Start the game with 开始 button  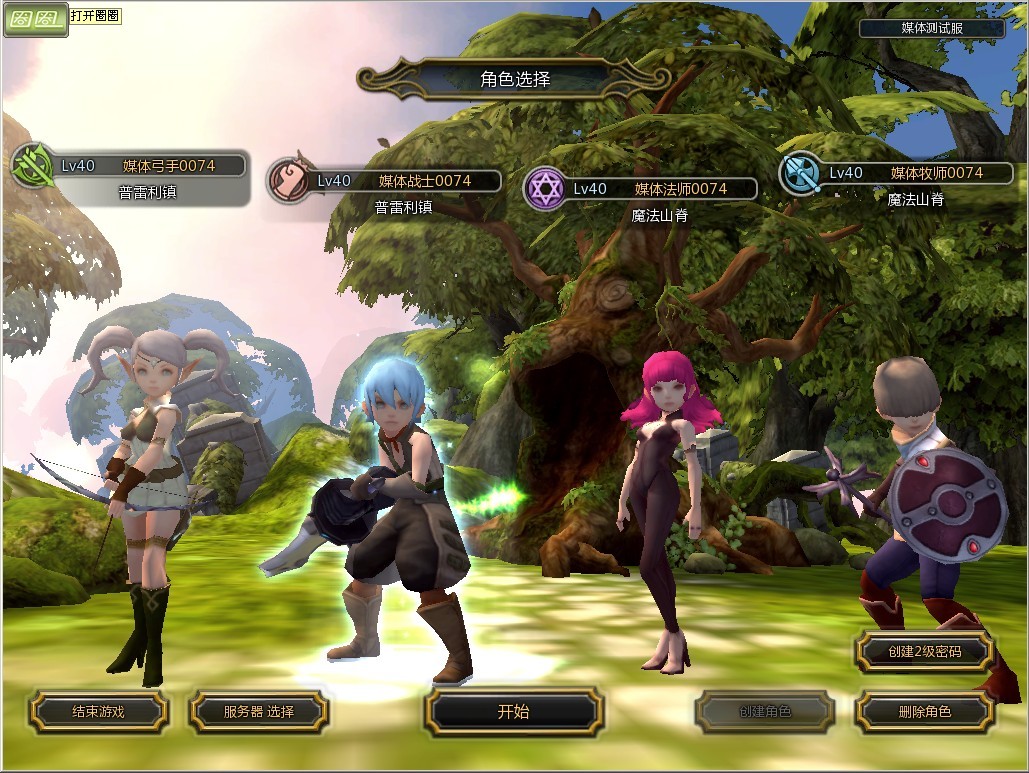click(513, 712)
